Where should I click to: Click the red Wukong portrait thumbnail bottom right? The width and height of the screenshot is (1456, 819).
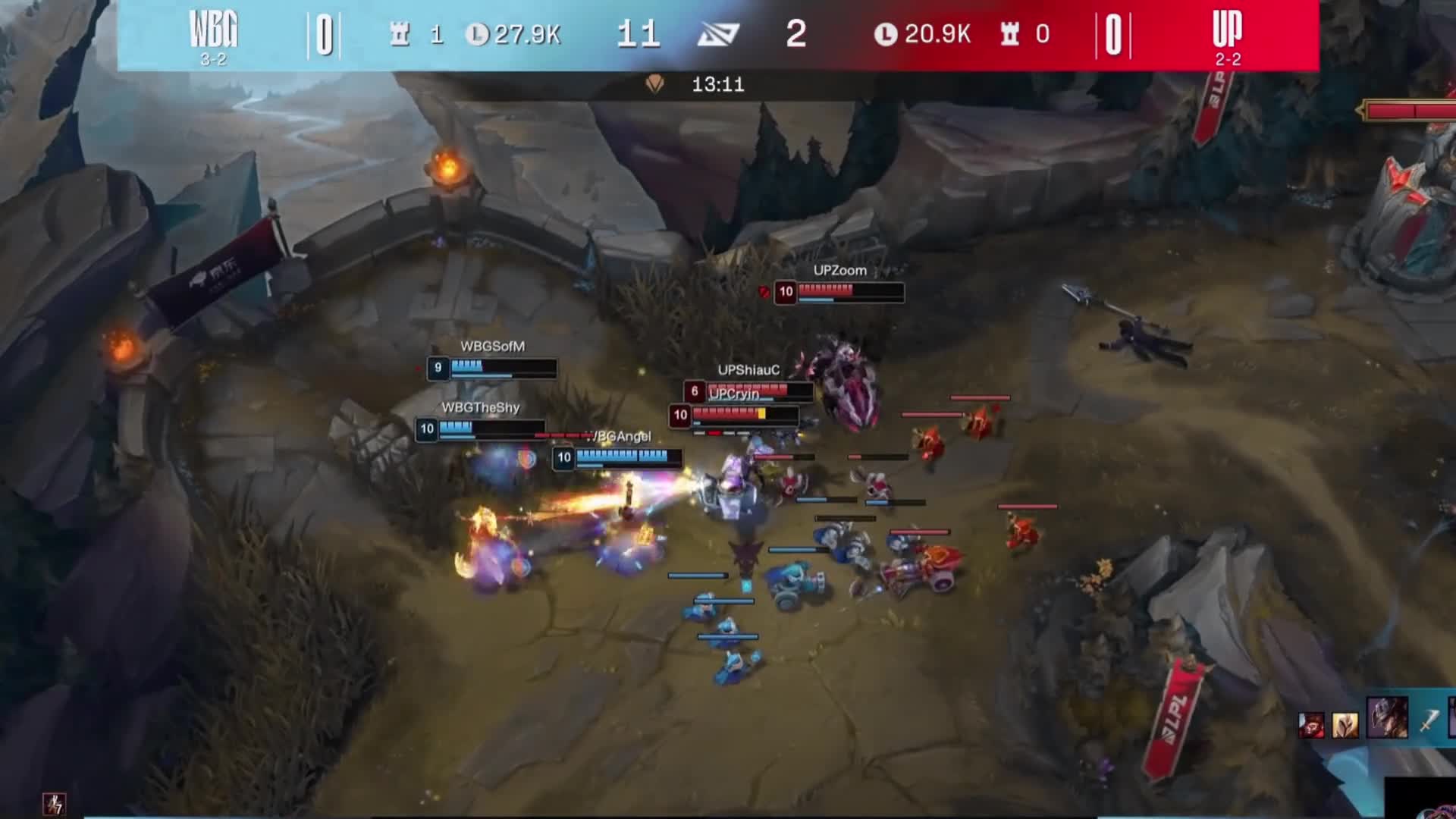(1310, 723)
